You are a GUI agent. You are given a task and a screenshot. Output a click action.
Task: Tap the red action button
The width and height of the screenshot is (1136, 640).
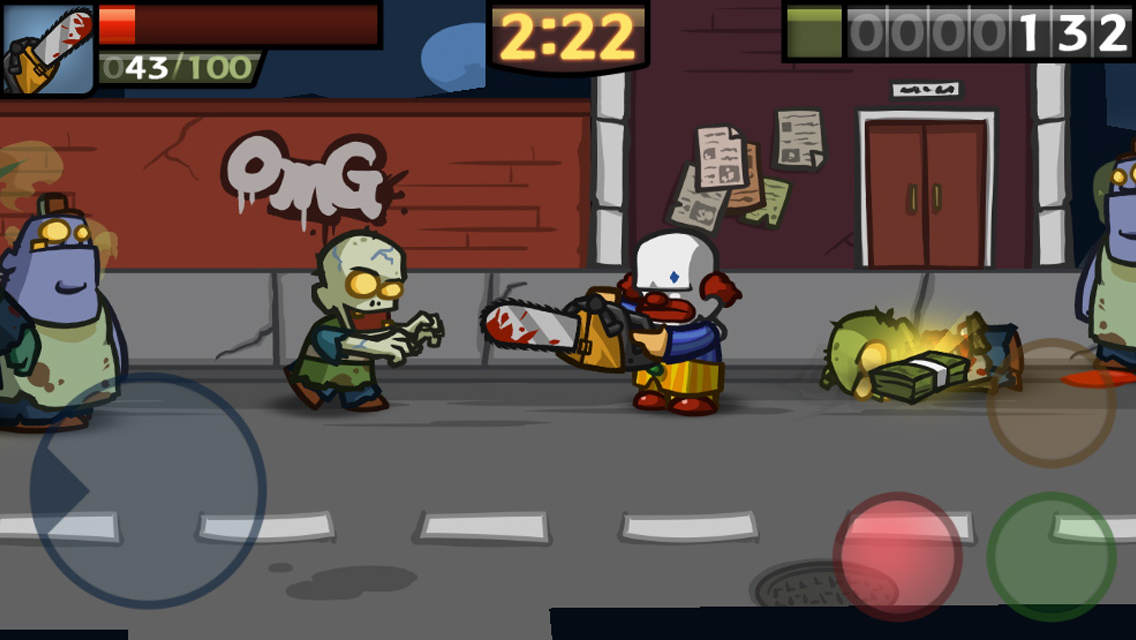[x=897, y=556]
